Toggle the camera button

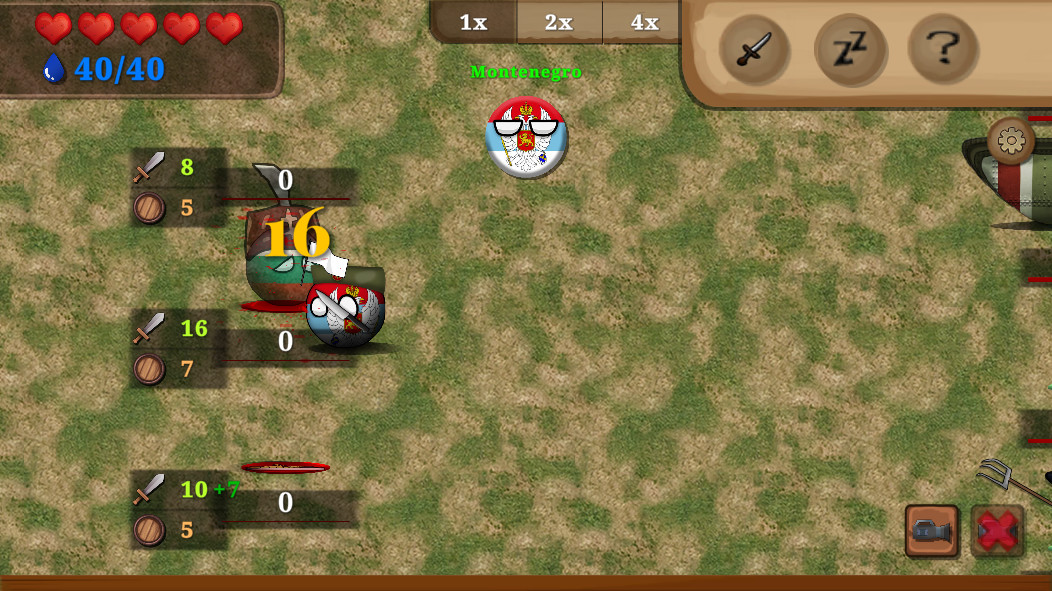932,531
